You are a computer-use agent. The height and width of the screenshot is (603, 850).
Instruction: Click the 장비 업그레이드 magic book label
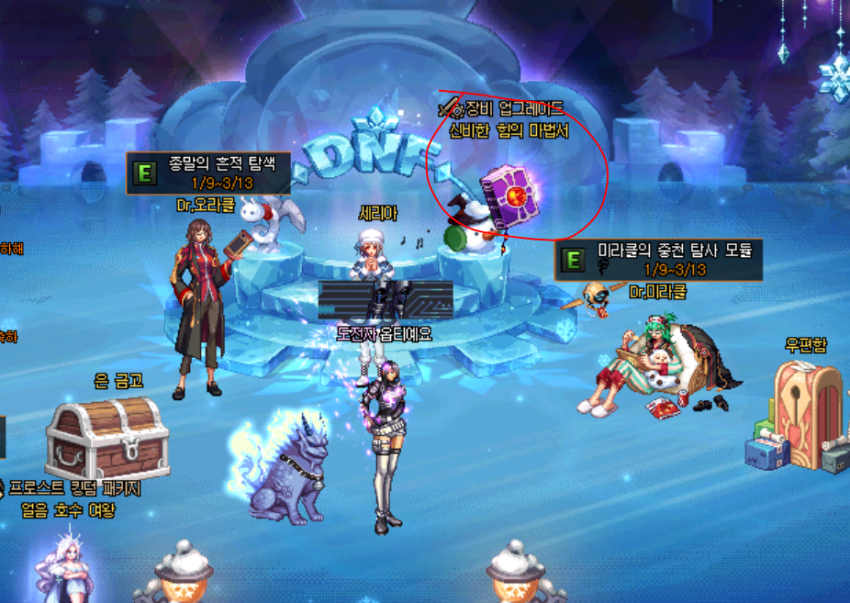pos(508,119)
